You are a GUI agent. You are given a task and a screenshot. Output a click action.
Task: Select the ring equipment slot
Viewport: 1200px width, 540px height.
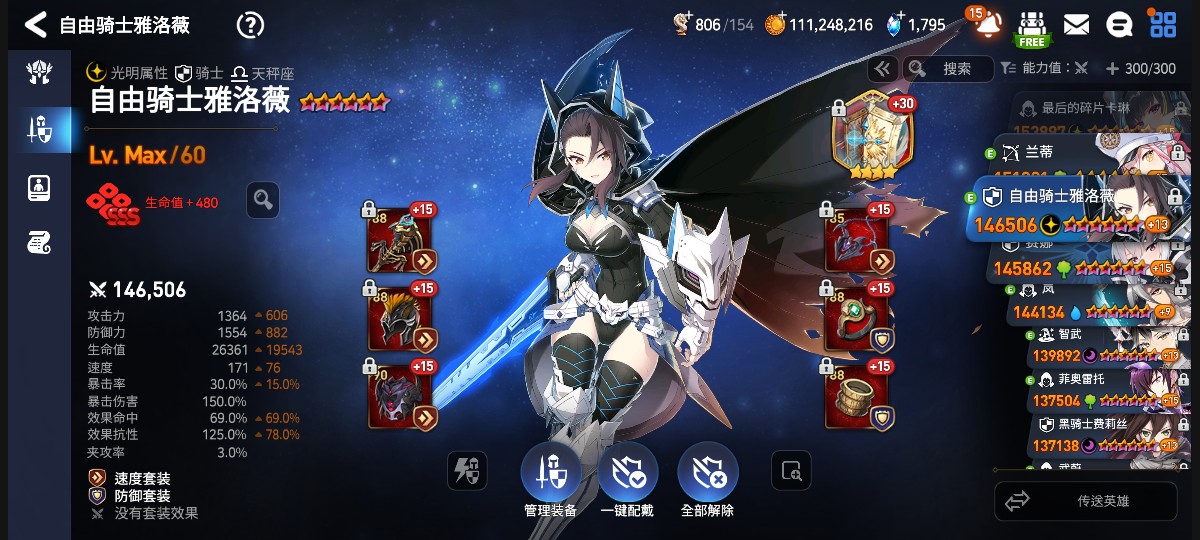pyautogui.click(x=857, y=319)
